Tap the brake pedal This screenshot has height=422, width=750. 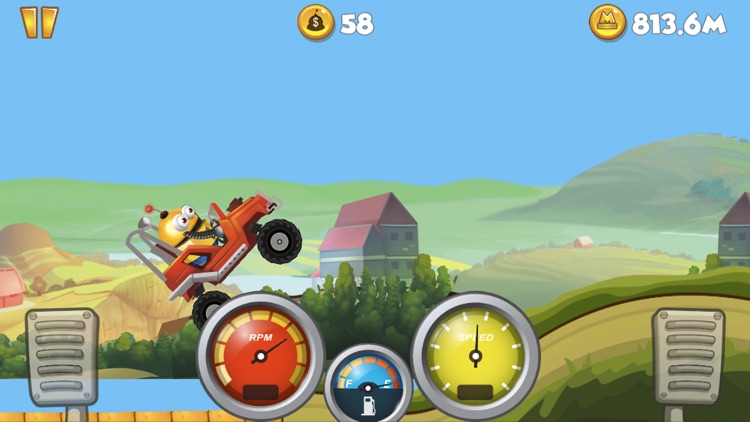pos(62,356)
